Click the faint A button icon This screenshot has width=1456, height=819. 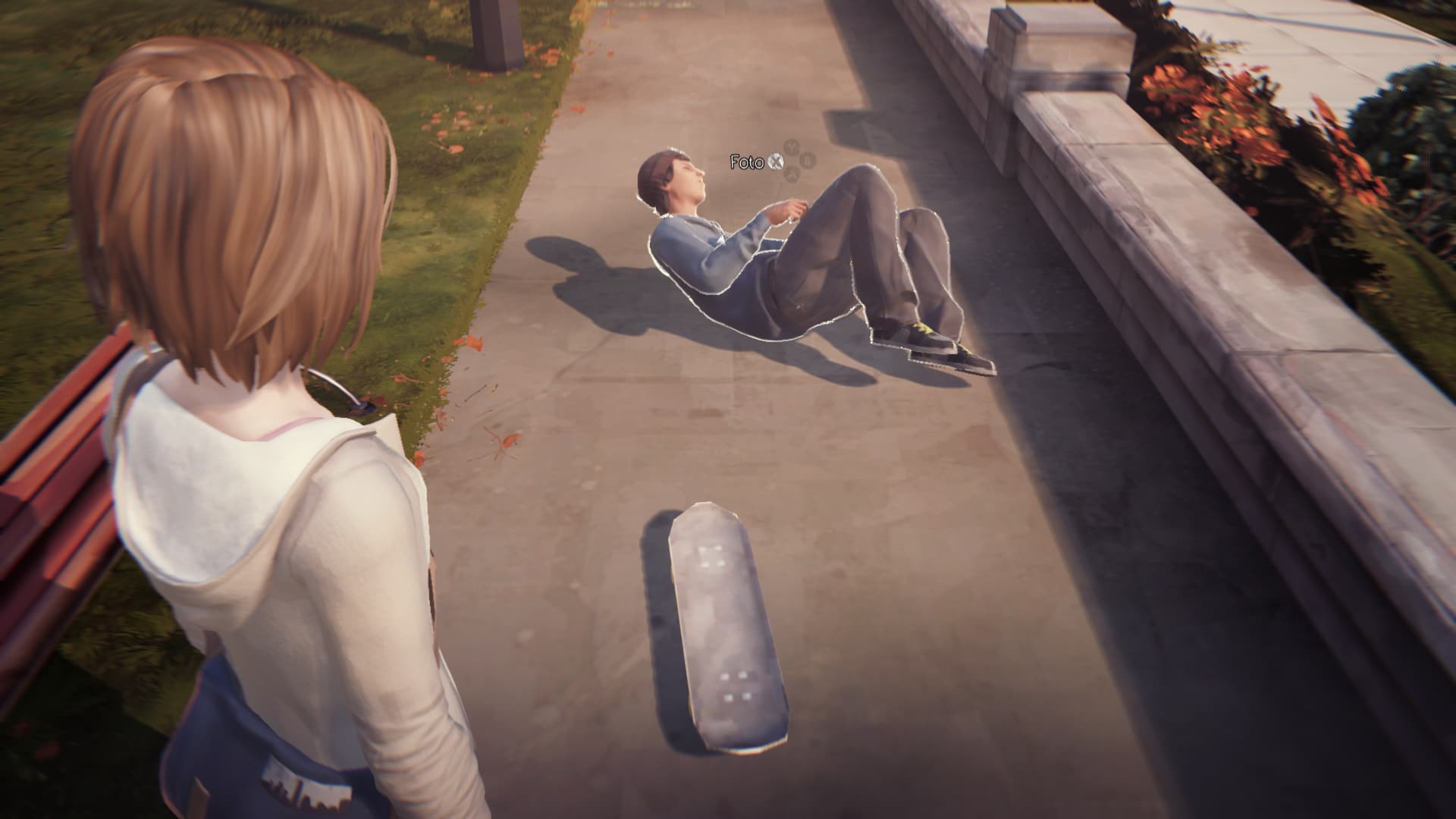point(792,175)
